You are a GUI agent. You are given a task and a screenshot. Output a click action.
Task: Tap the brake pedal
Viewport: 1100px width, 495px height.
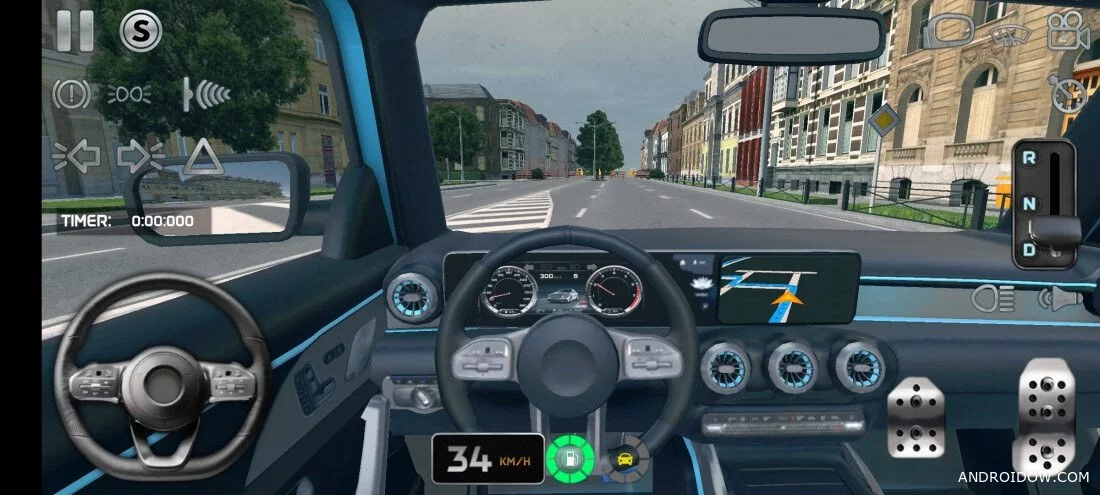[916, 417]
